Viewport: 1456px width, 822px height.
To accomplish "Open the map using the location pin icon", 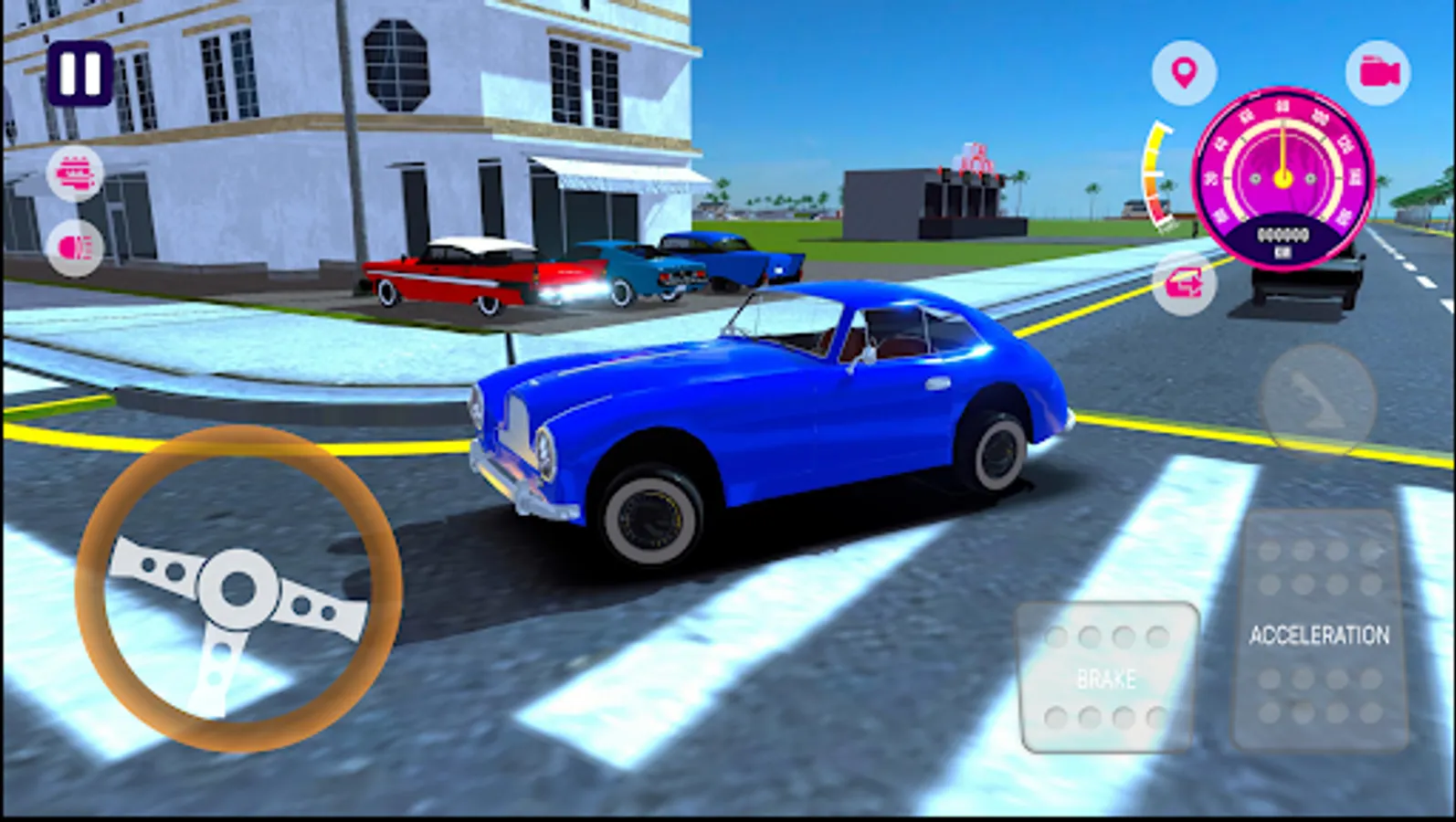I will coord(1185,70).
